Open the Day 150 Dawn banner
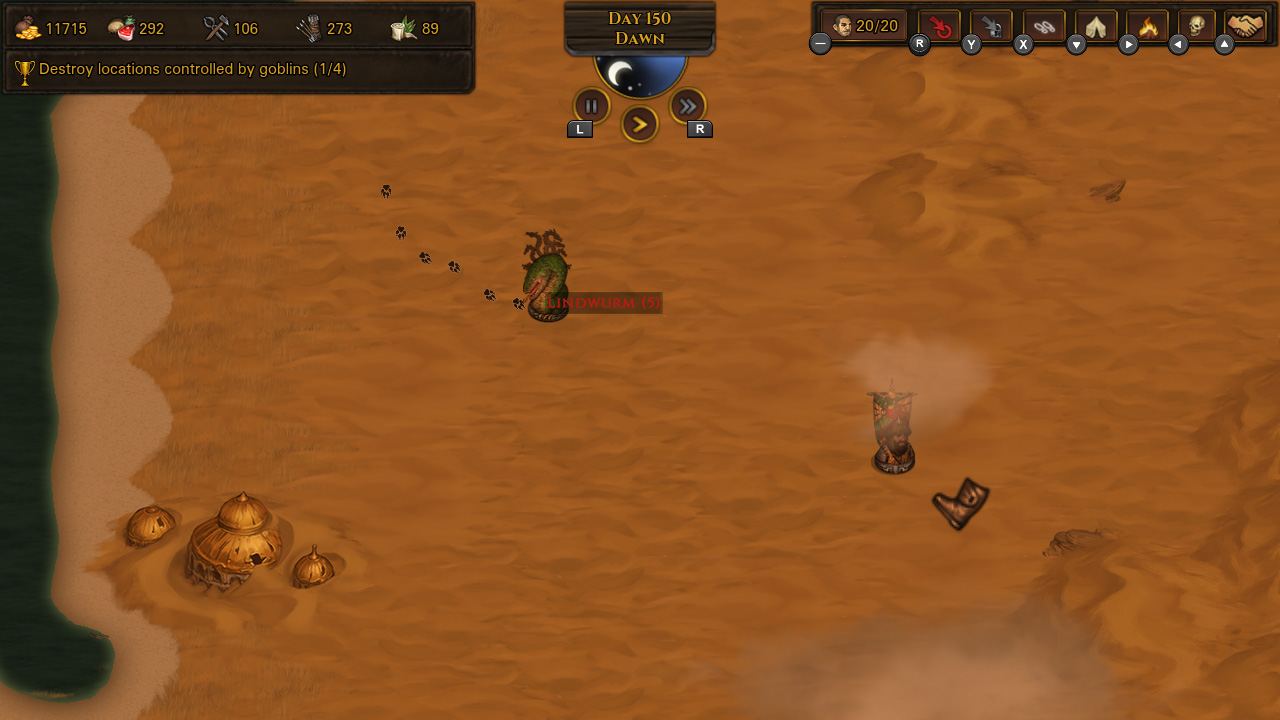1280x720 pixels. pyautogui.click(x=639, y=26)
